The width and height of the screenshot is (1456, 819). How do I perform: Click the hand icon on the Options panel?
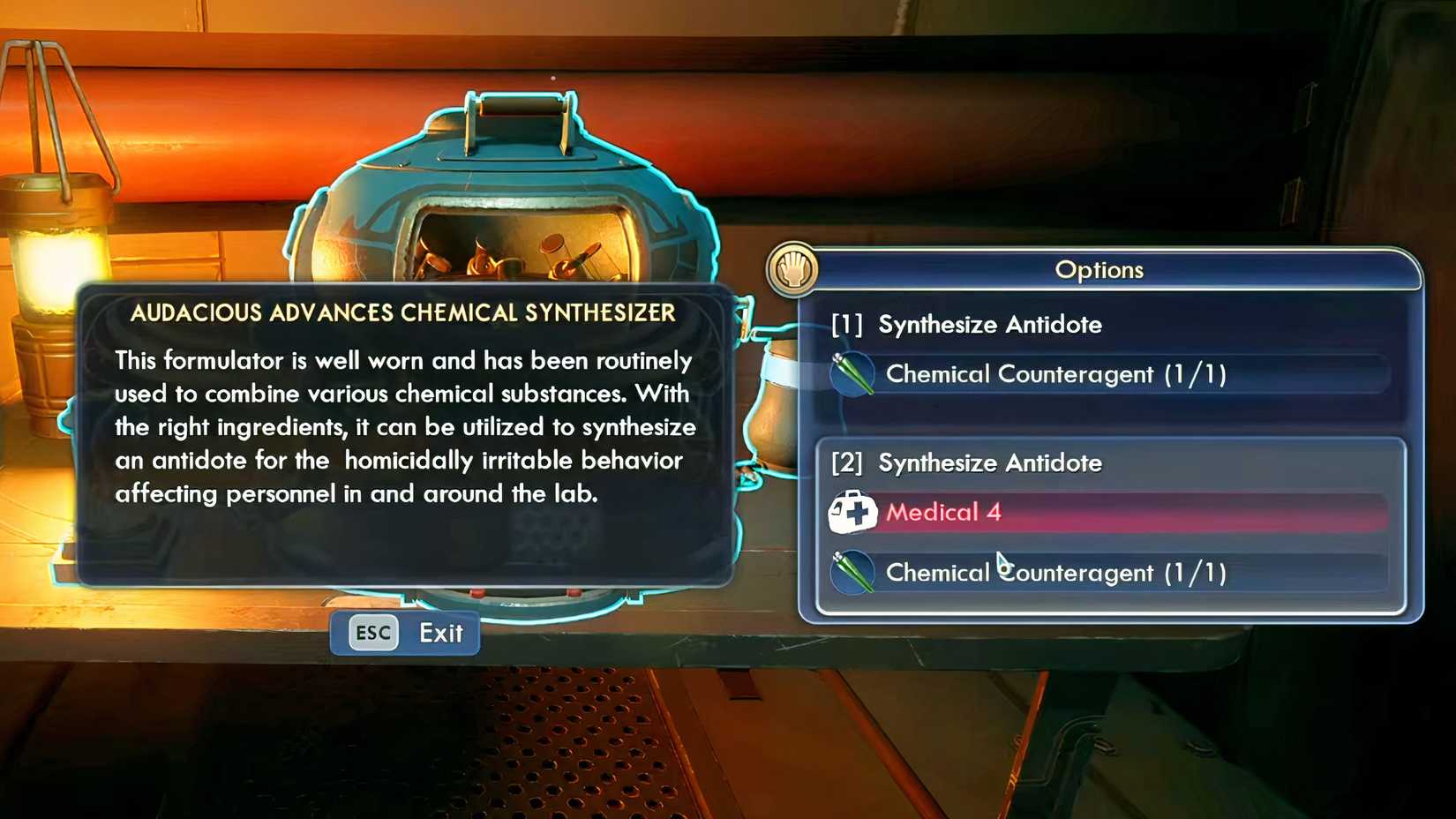click(x=790, y=270)
